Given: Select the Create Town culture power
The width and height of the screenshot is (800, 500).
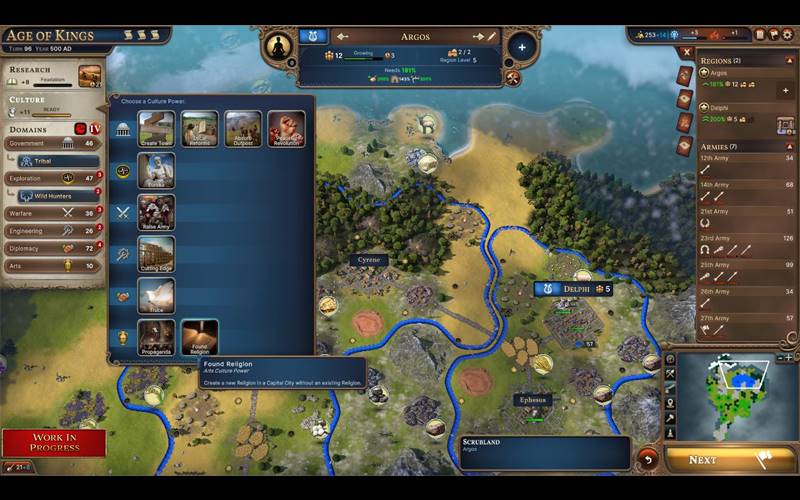Looking at the screenshot, I should [x=156, y=128].
